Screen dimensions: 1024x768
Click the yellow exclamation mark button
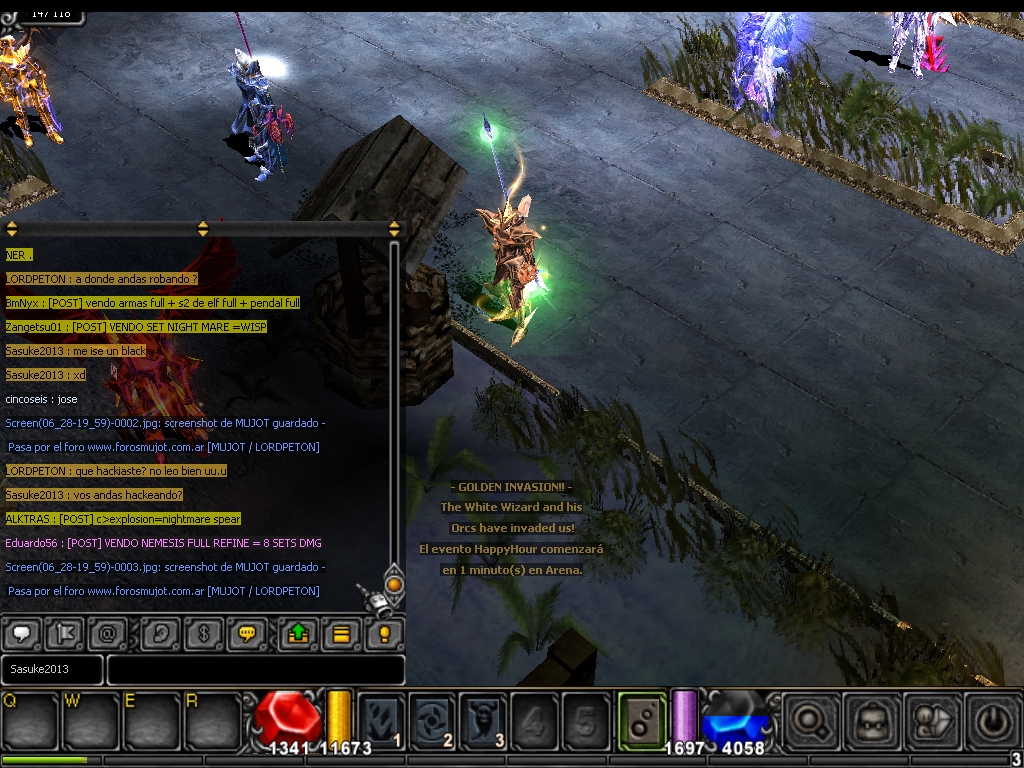[384, 633]
